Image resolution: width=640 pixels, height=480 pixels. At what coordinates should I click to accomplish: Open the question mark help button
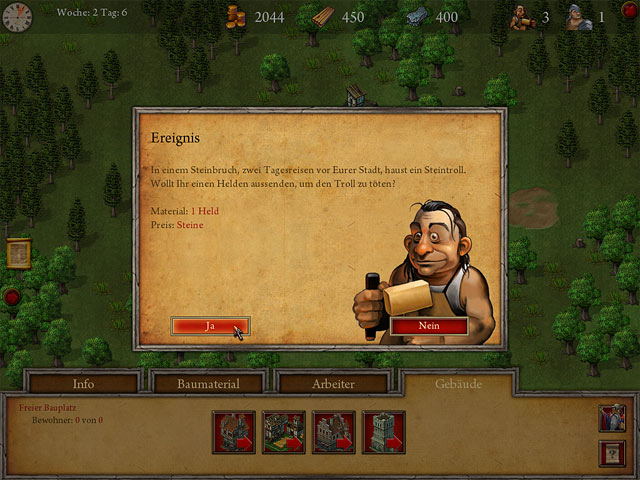[612, 453]
